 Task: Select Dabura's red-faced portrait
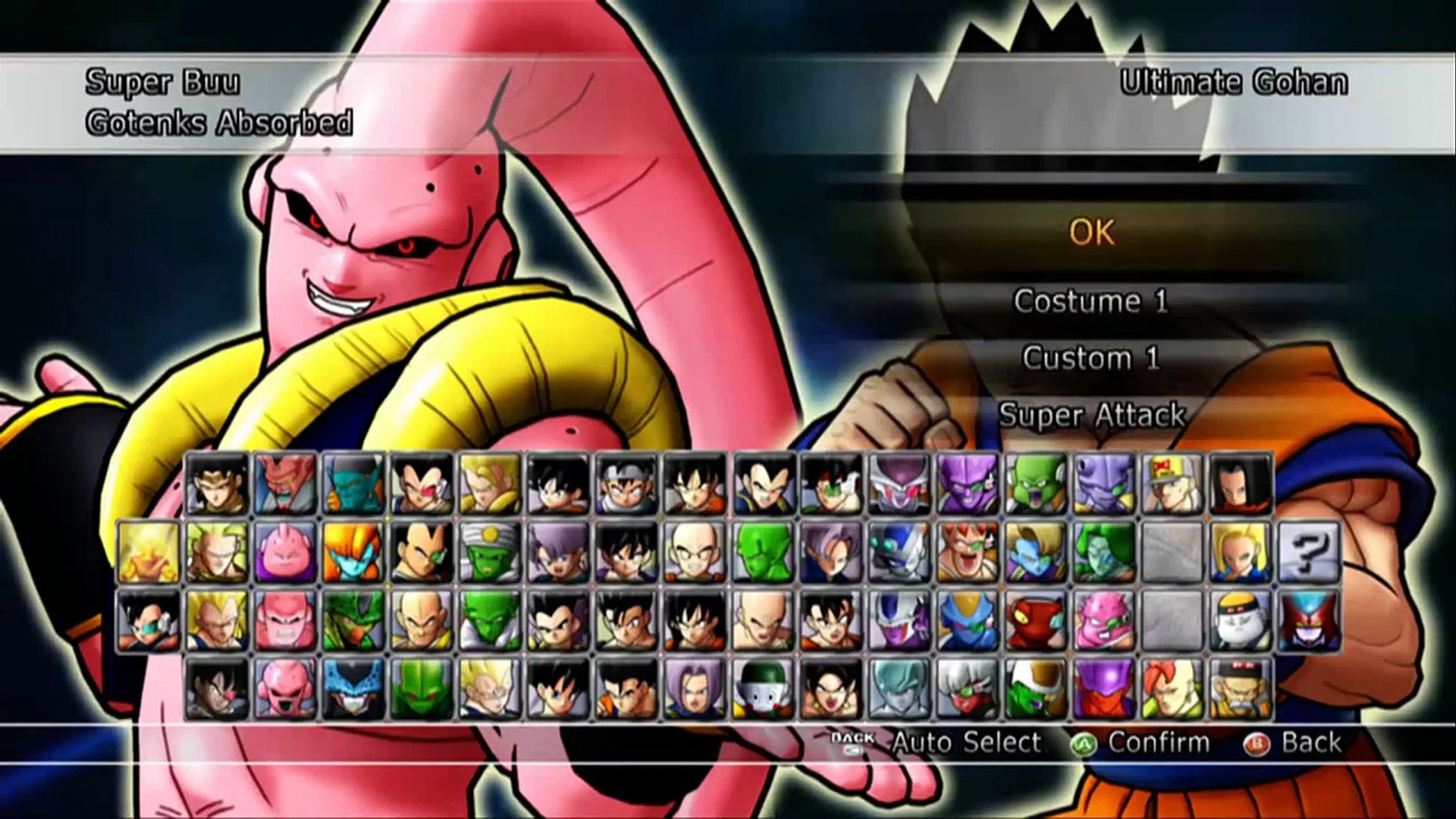click(x=285, y=483)
